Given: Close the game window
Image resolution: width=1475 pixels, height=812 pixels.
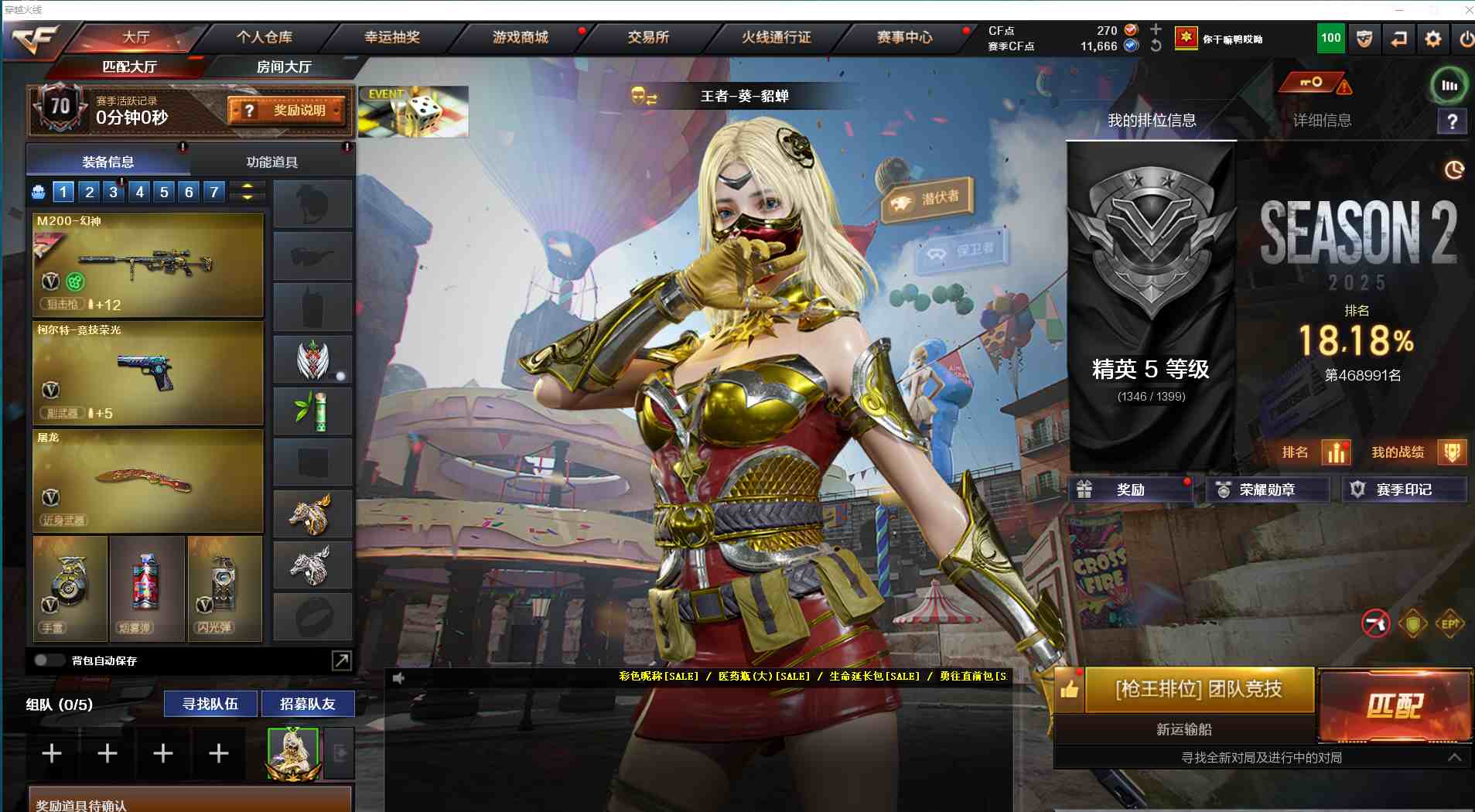Looking at the screenshot, I should coord(1467,9).
